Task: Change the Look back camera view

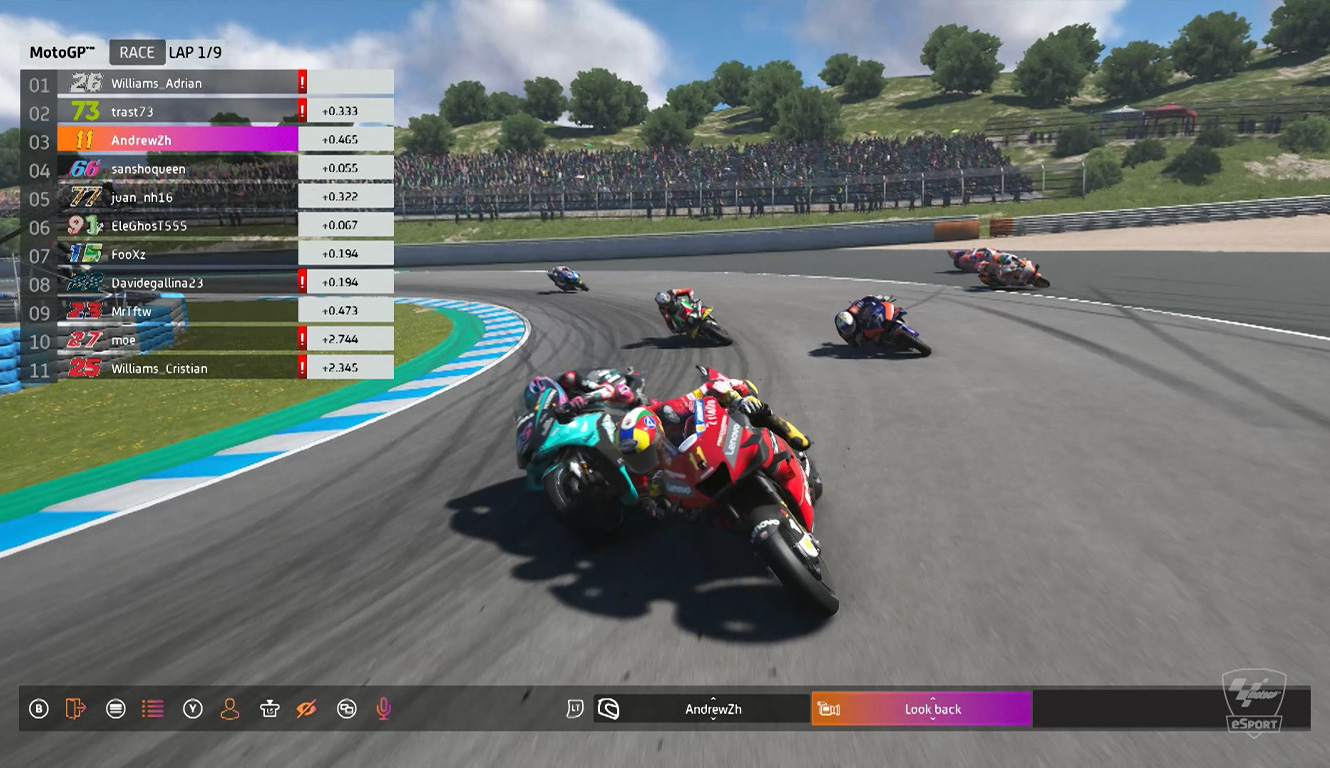Action: pyautogui.click(x=931, y=709)
